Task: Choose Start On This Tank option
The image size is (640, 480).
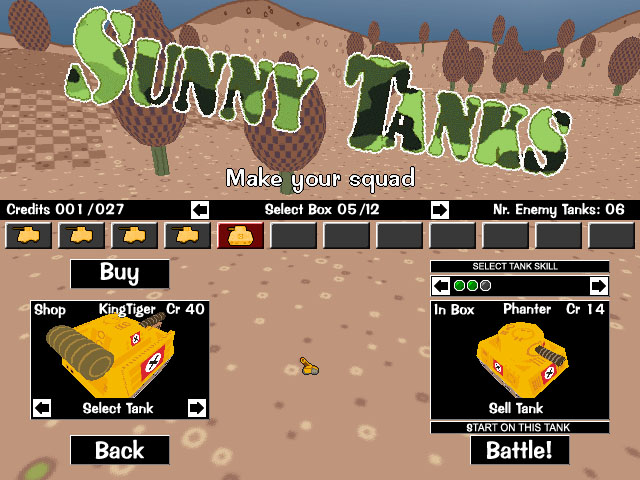Action: 519,427
